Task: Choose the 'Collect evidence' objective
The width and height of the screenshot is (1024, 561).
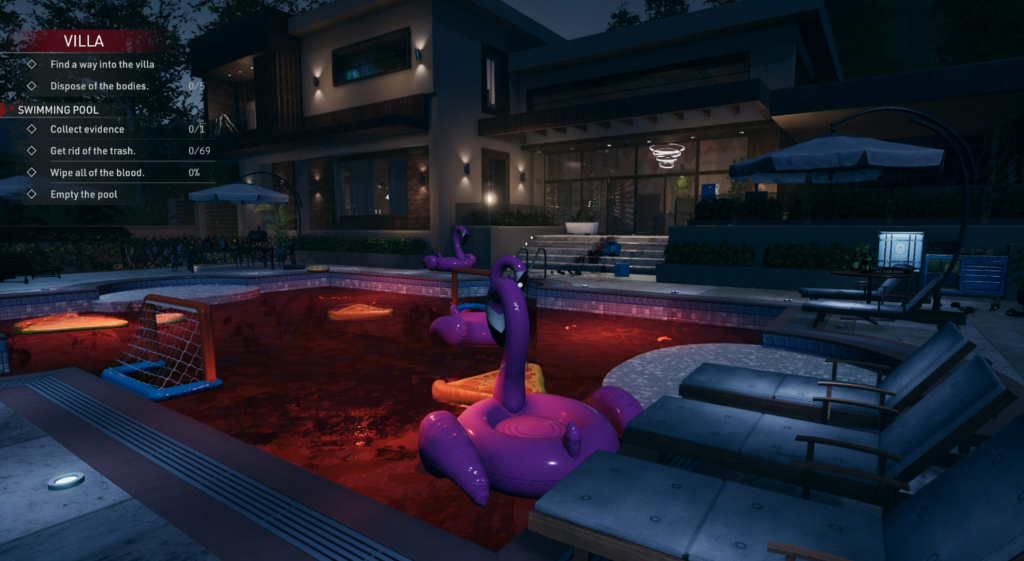Action: tap(87, 129)
